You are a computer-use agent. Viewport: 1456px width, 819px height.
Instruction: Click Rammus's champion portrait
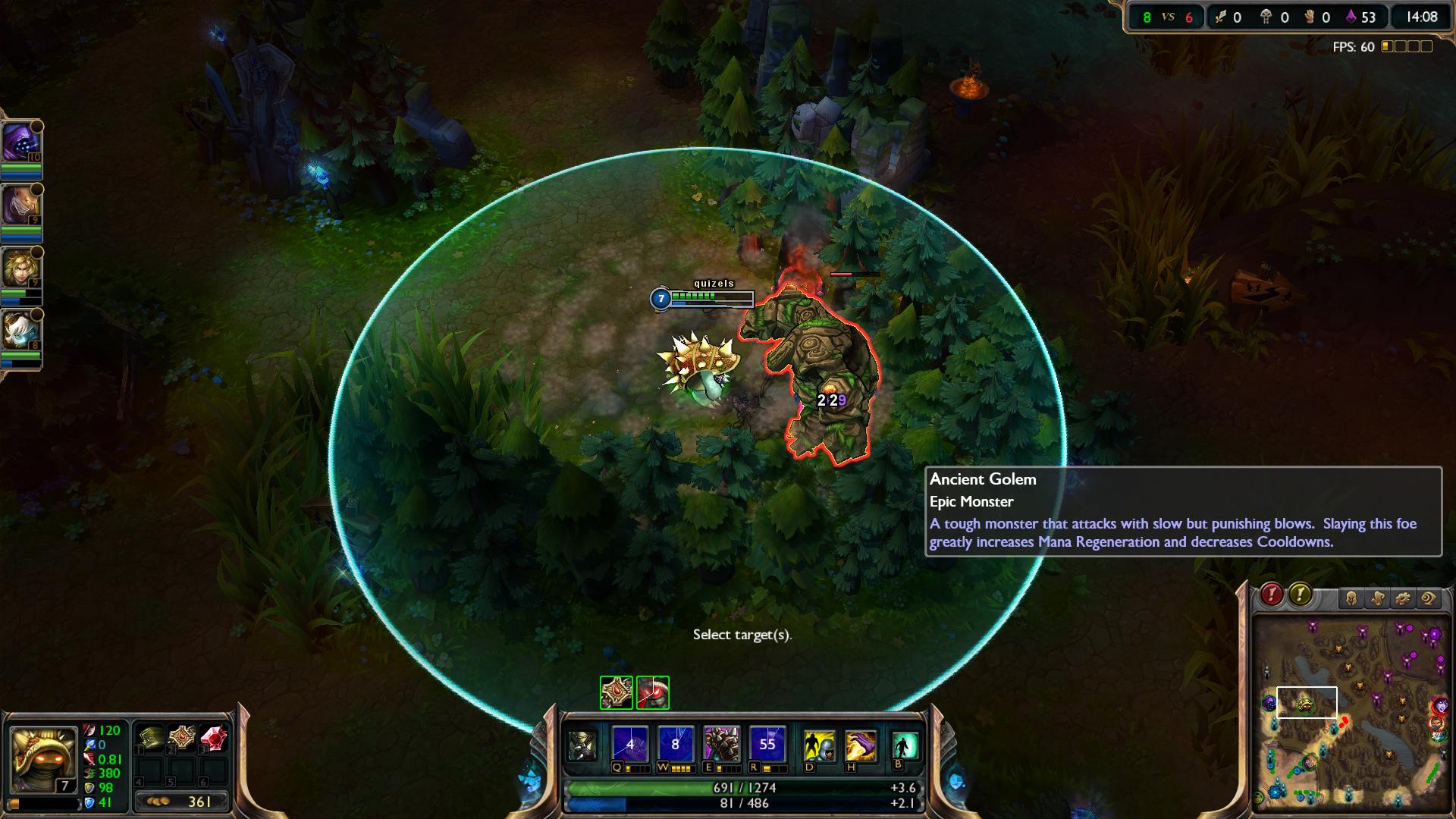[x=42, y=758]
